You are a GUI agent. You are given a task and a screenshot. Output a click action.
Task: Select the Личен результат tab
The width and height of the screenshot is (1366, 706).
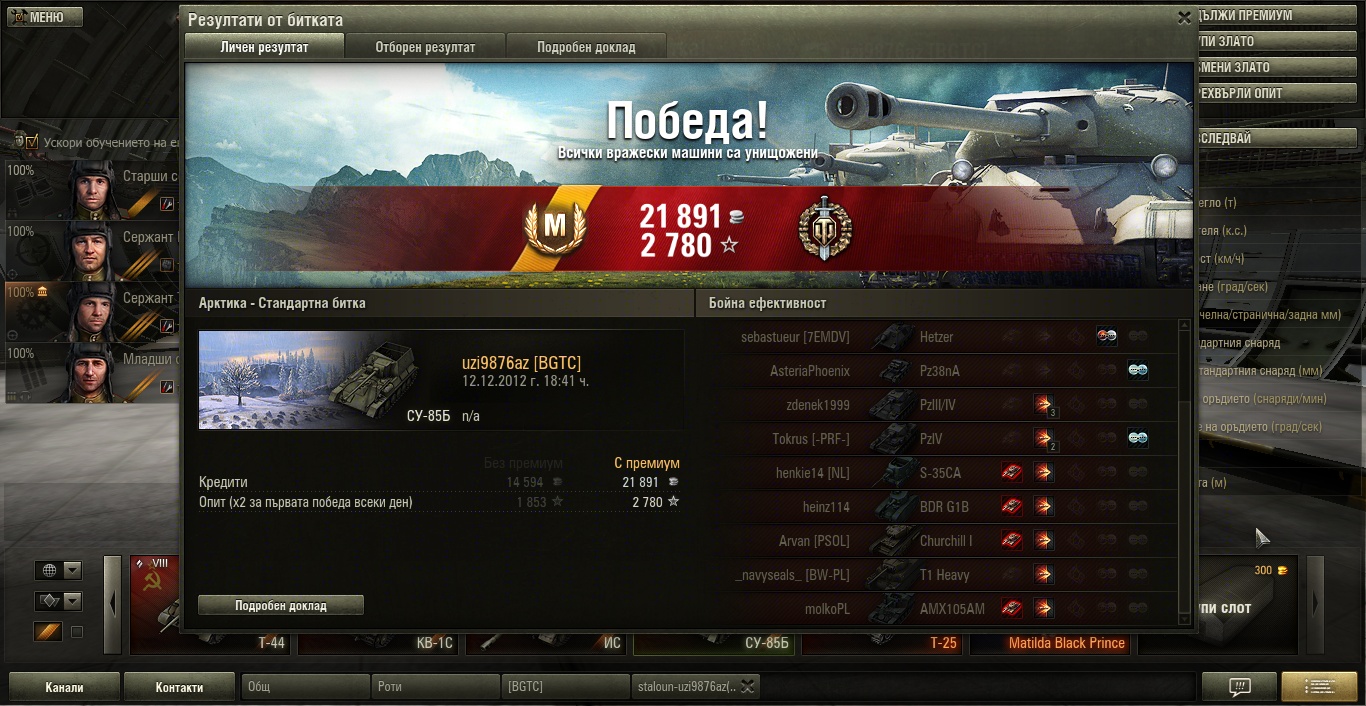pyautogui.click(x=264, y=47)
